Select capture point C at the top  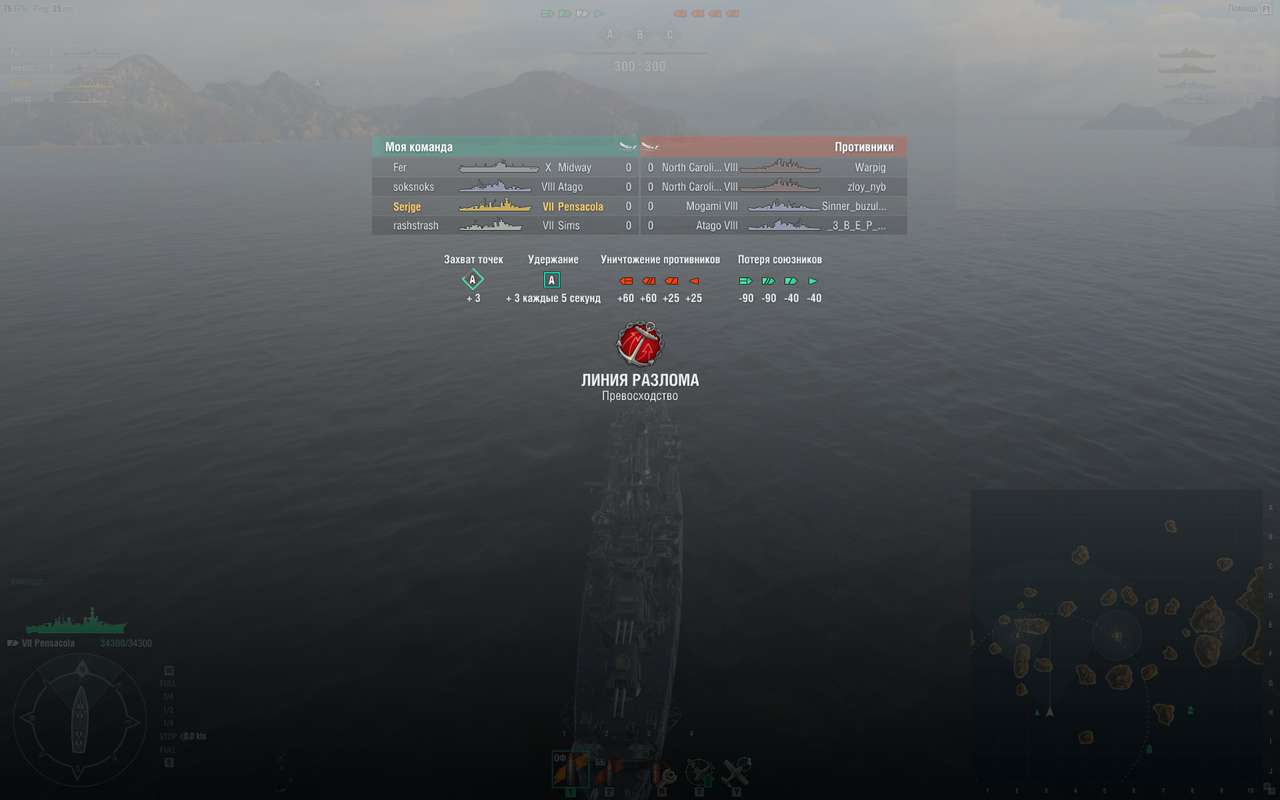pos(670,34)
